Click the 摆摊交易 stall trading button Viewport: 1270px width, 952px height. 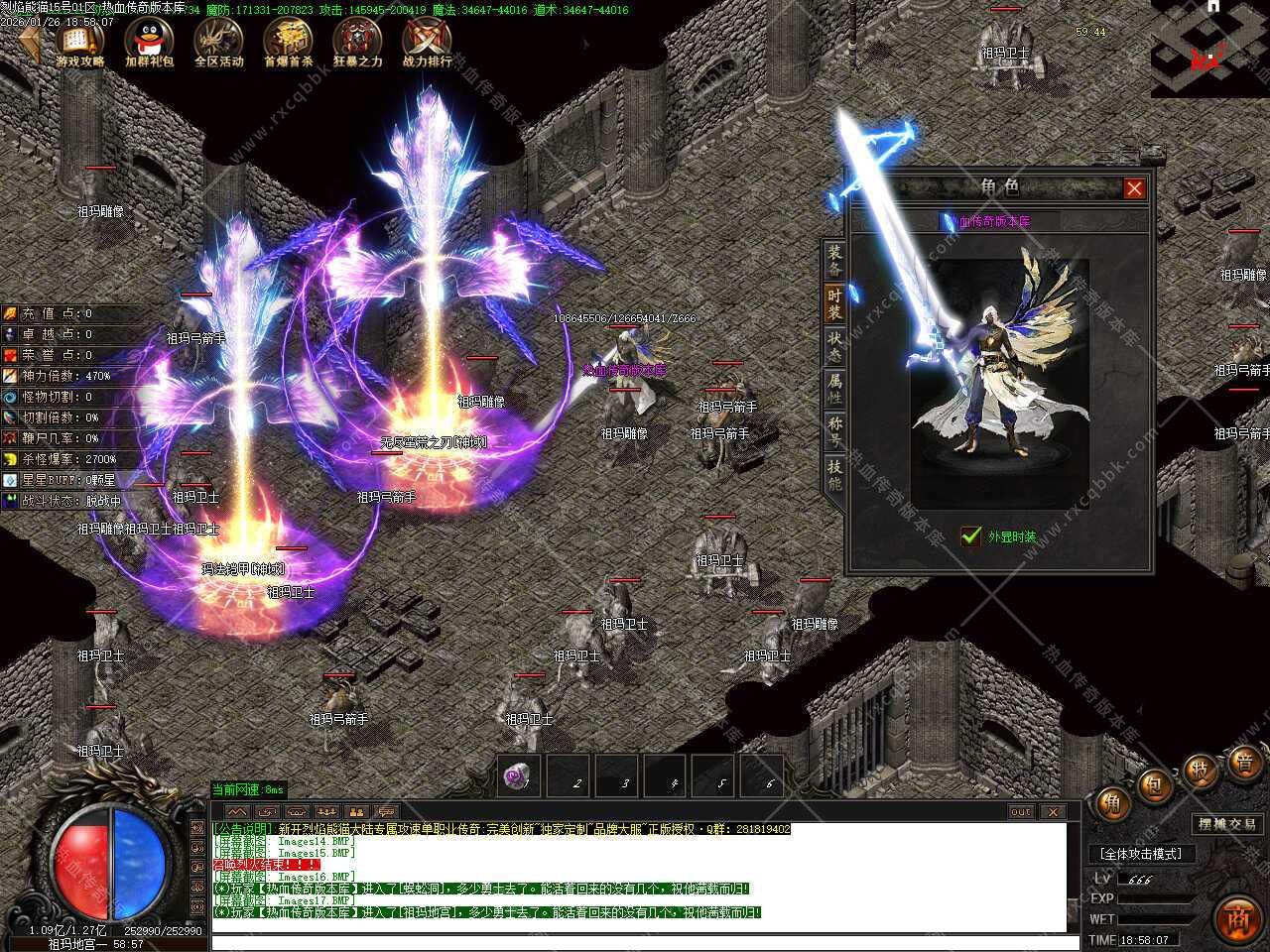click(x=1227, y=824)
